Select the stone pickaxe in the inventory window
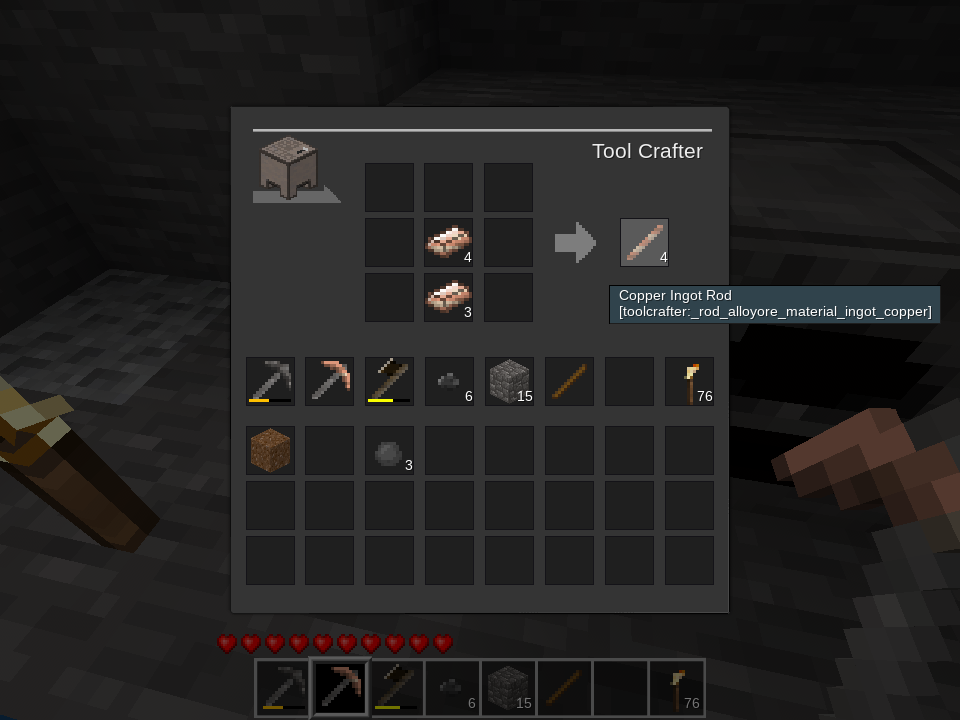Image resolution: width=960 pixels, height=720 pixels. [x=270, y=381]
